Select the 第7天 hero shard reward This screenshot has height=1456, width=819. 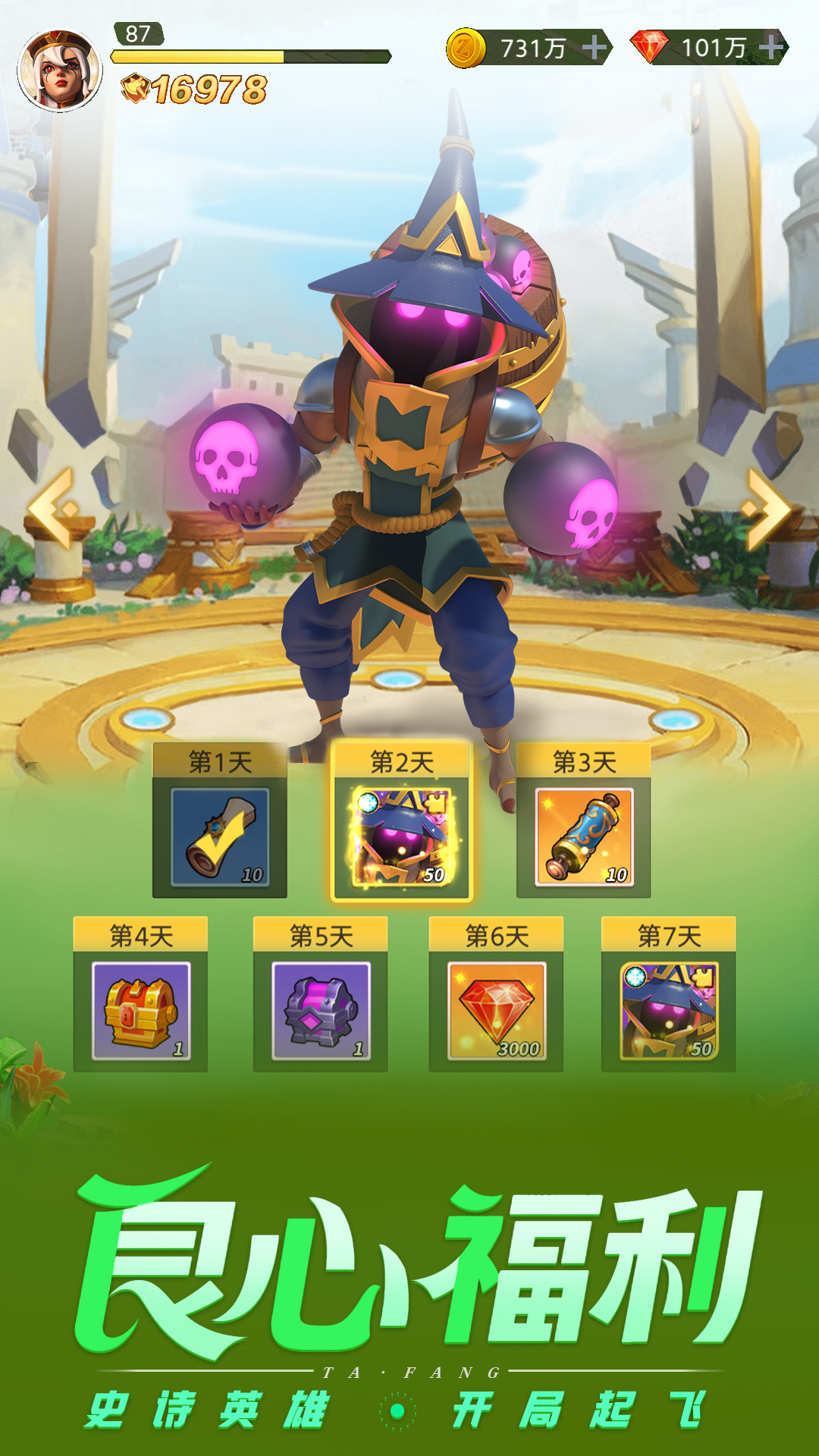(669, 1010)
